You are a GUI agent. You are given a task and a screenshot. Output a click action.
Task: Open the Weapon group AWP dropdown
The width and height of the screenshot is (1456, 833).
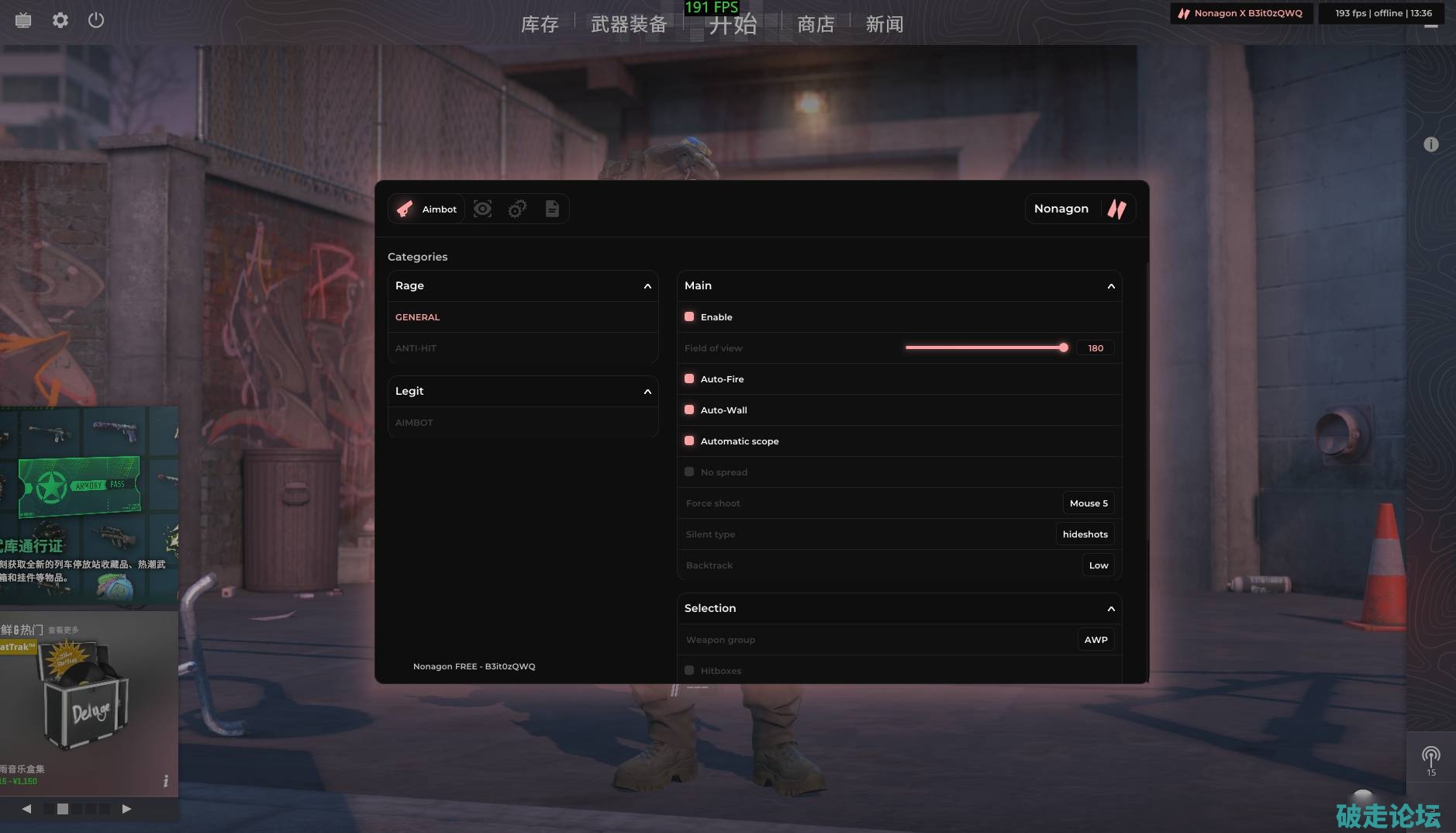click(x=1095, y=640)
